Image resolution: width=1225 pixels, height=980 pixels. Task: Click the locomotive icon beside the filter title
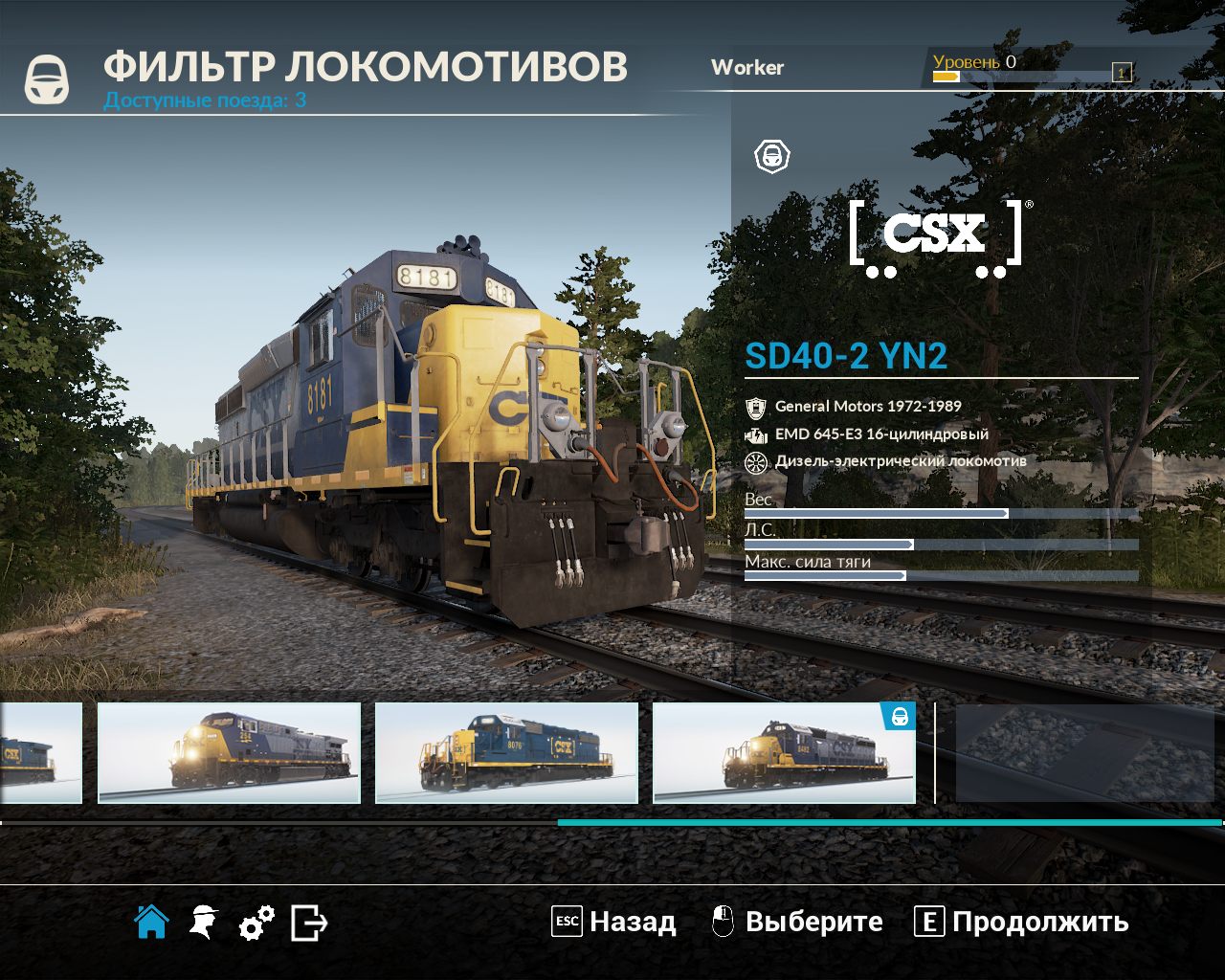pos(47,77)
